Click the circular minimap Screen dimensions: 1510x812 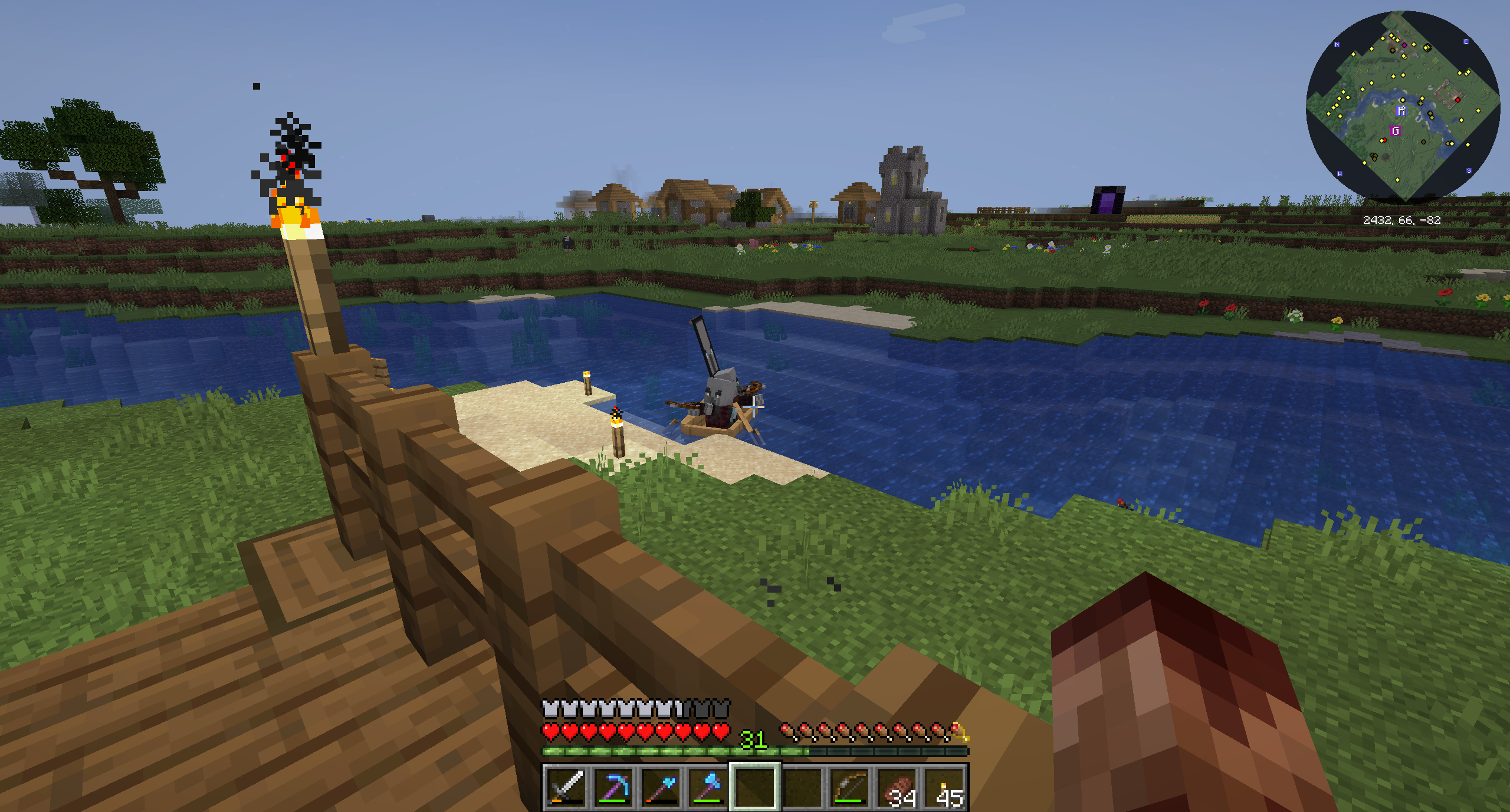[x=1403, y=107]
